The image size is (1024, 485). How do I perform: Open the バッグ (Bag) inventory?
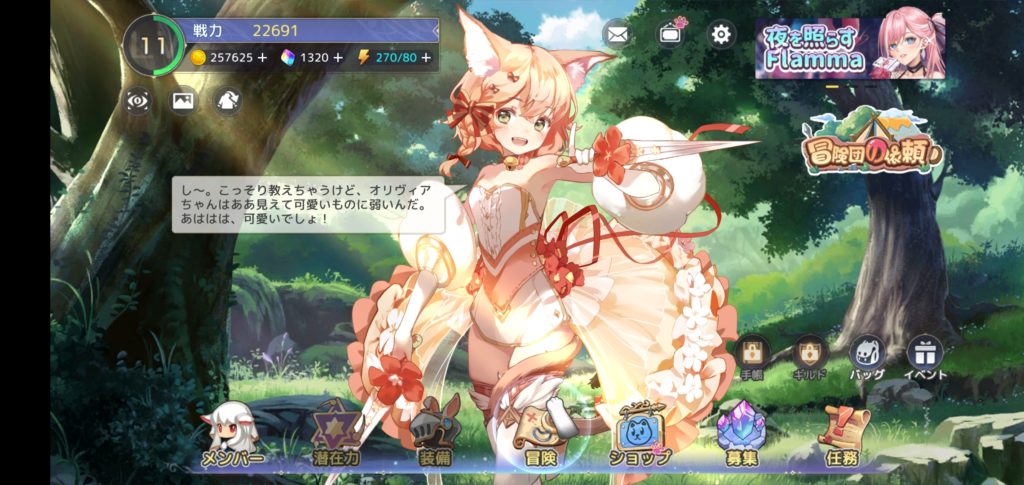(866, 354)
